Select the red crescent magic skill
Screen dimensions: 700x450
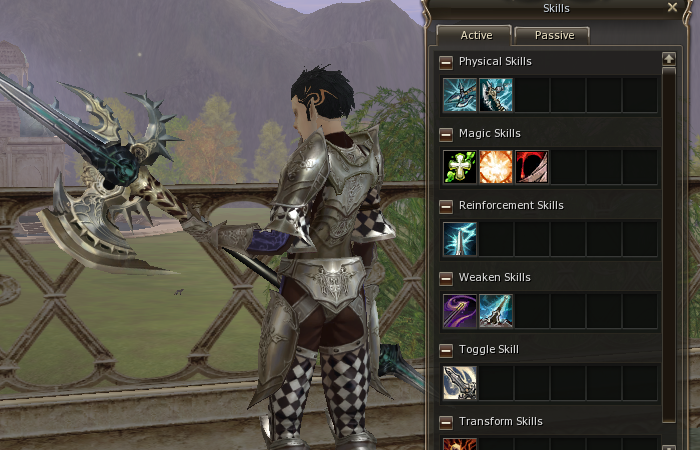pyautogui.click(x=532, y=167)
